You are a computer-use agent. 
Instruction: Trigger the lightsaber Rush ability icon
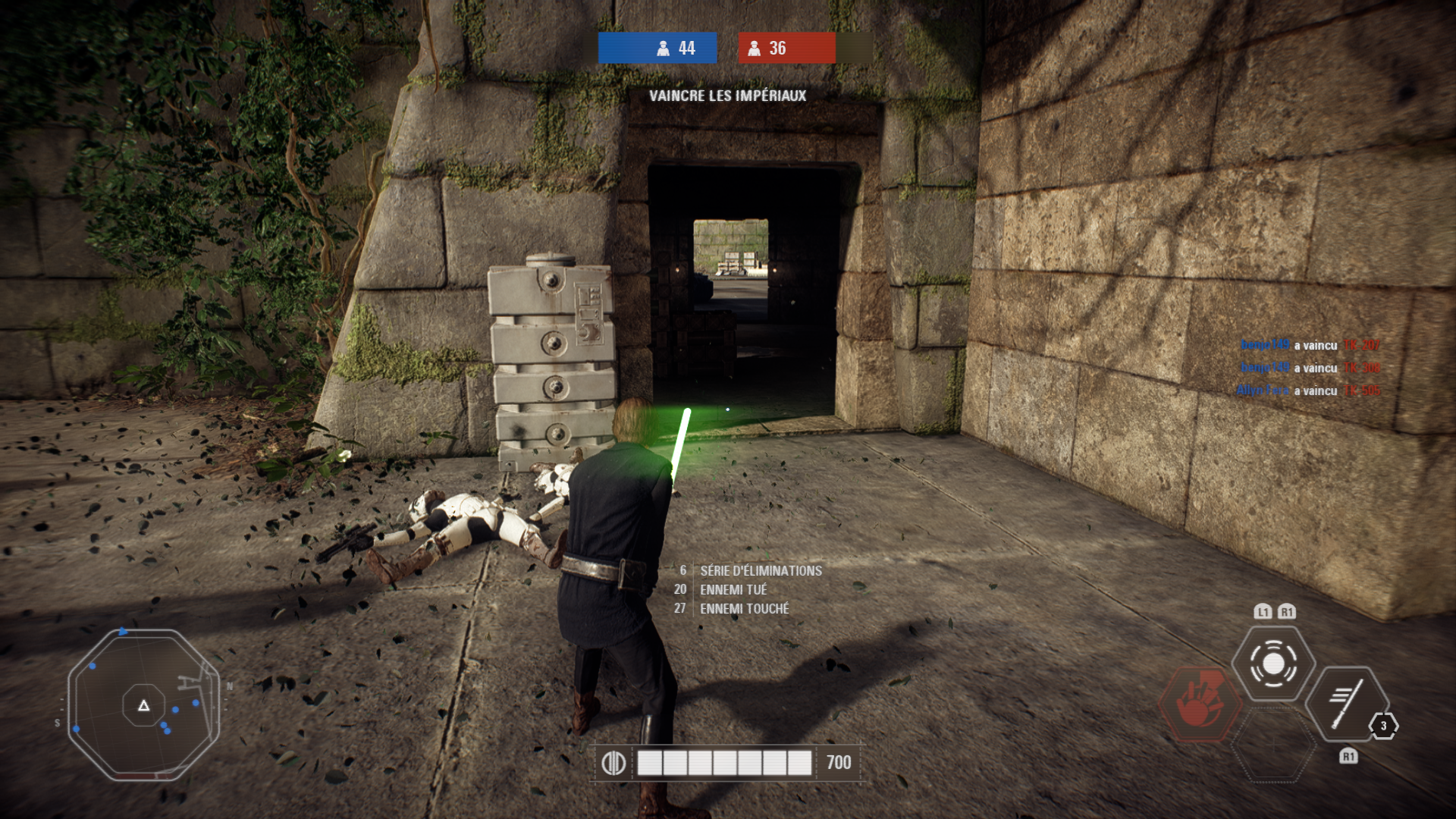coord(1346,704)
